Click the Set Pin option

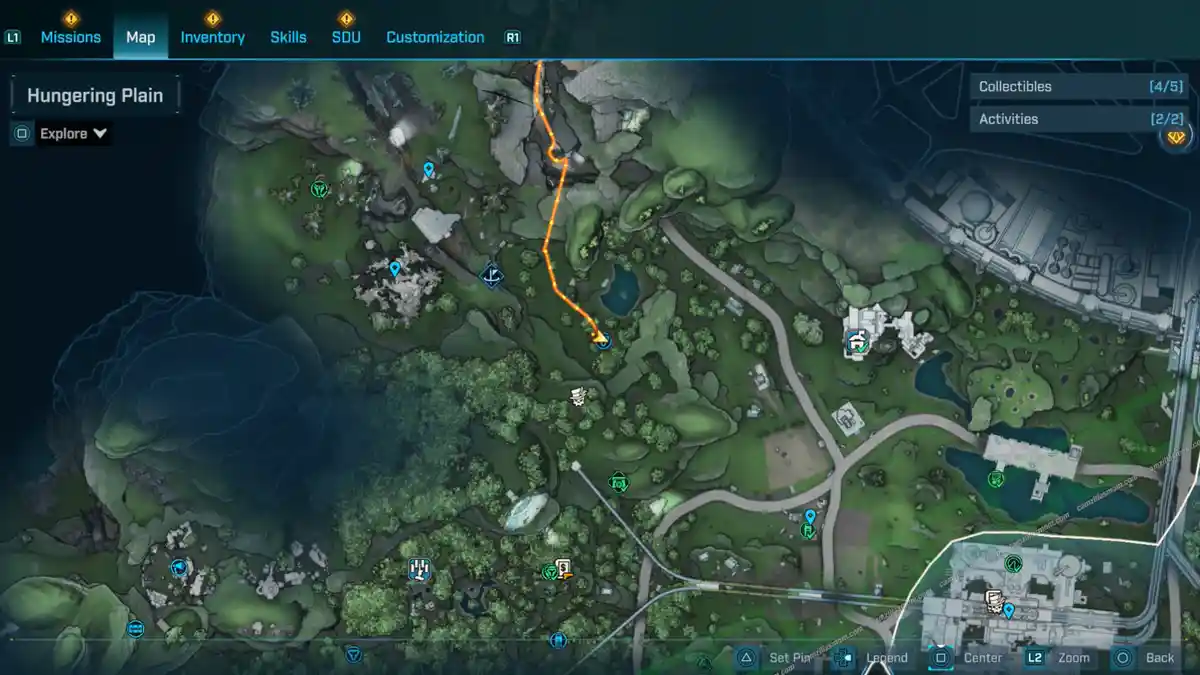click(x=777, y=658)
